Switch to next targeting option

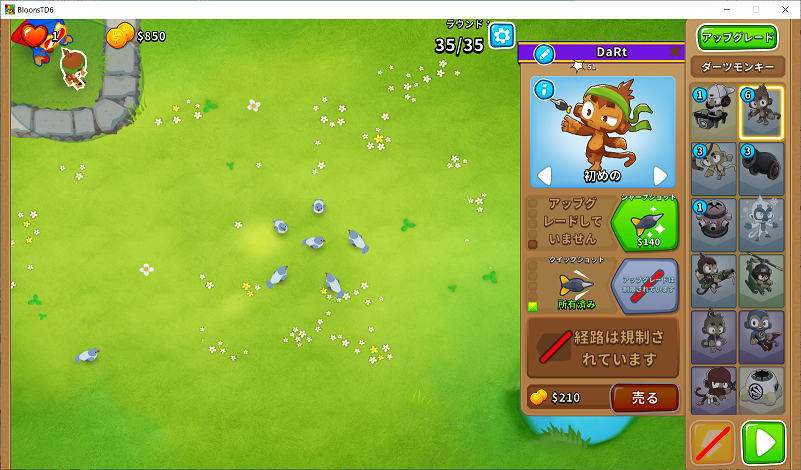pyautogui.click(x=660, y=176)
